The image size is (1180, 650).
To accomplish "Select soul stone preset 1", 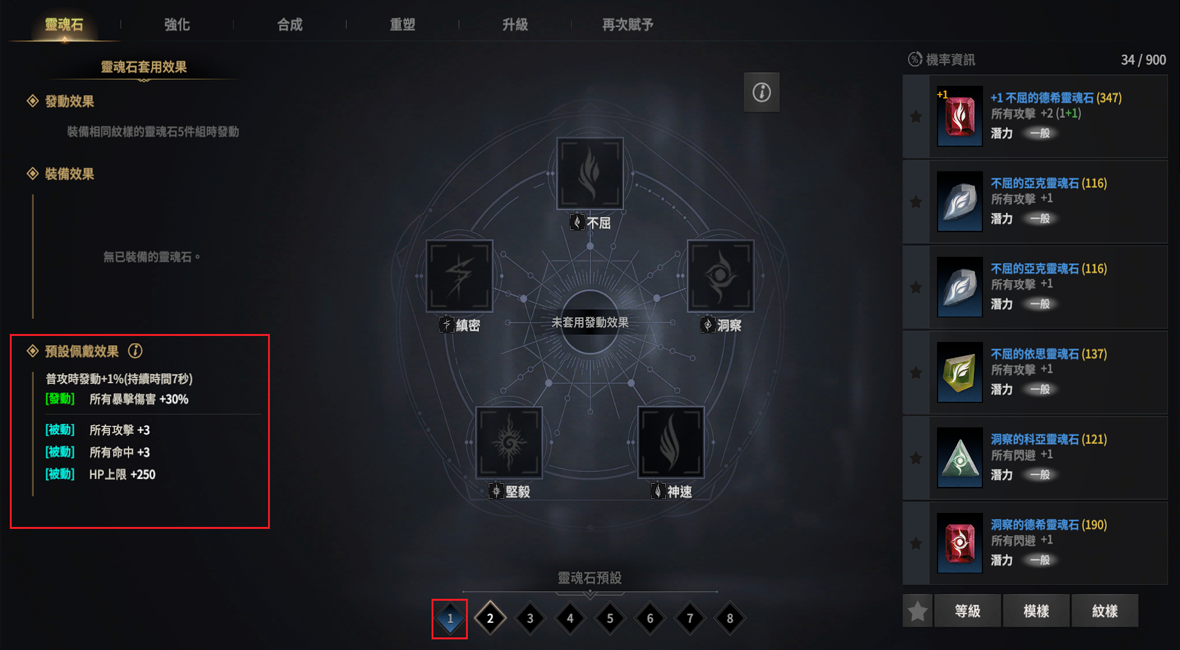I will click(450, 618).
